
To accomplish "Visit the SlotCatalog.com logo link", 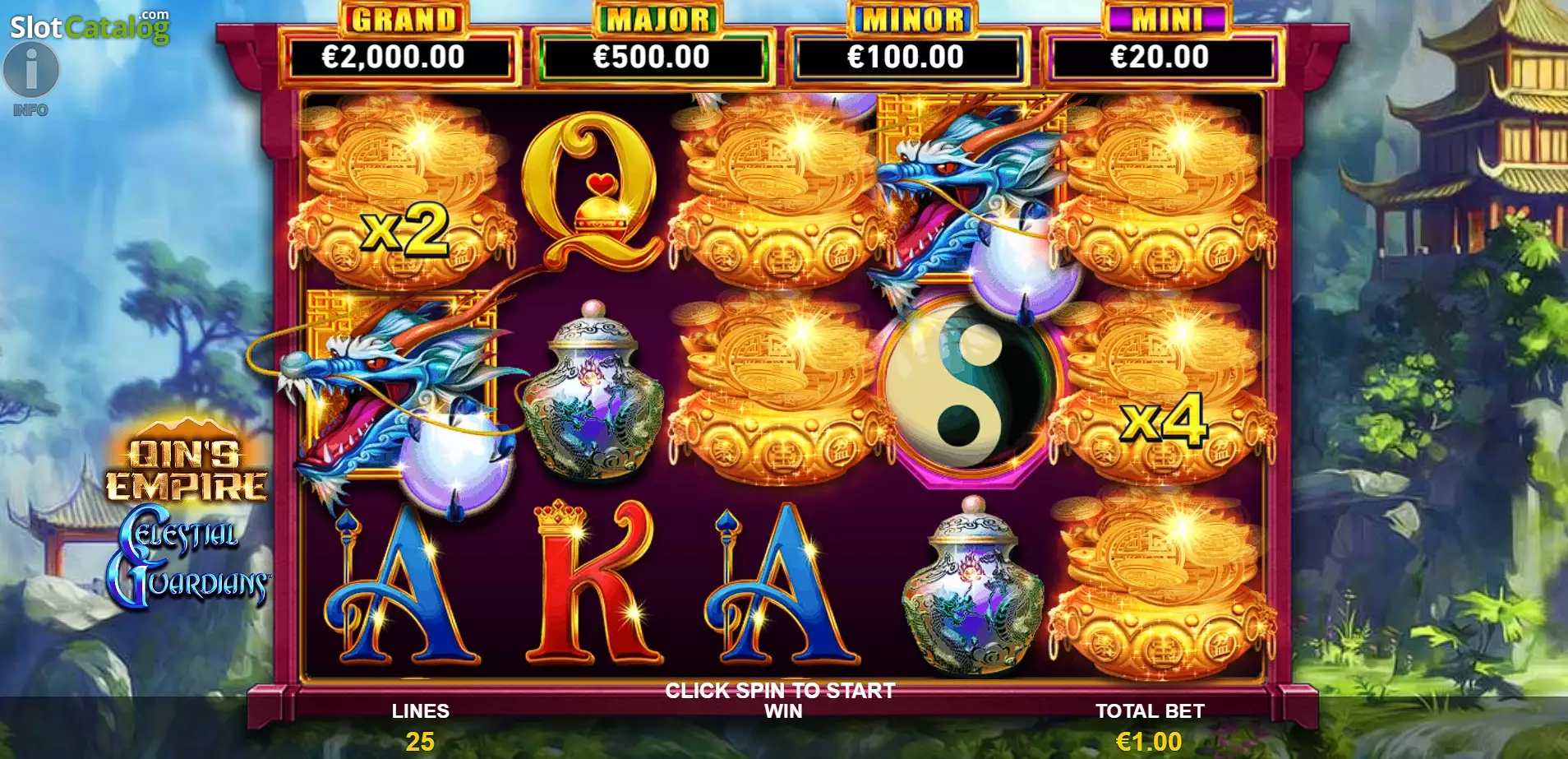I will pyautogui.click(x=89, y=26).
